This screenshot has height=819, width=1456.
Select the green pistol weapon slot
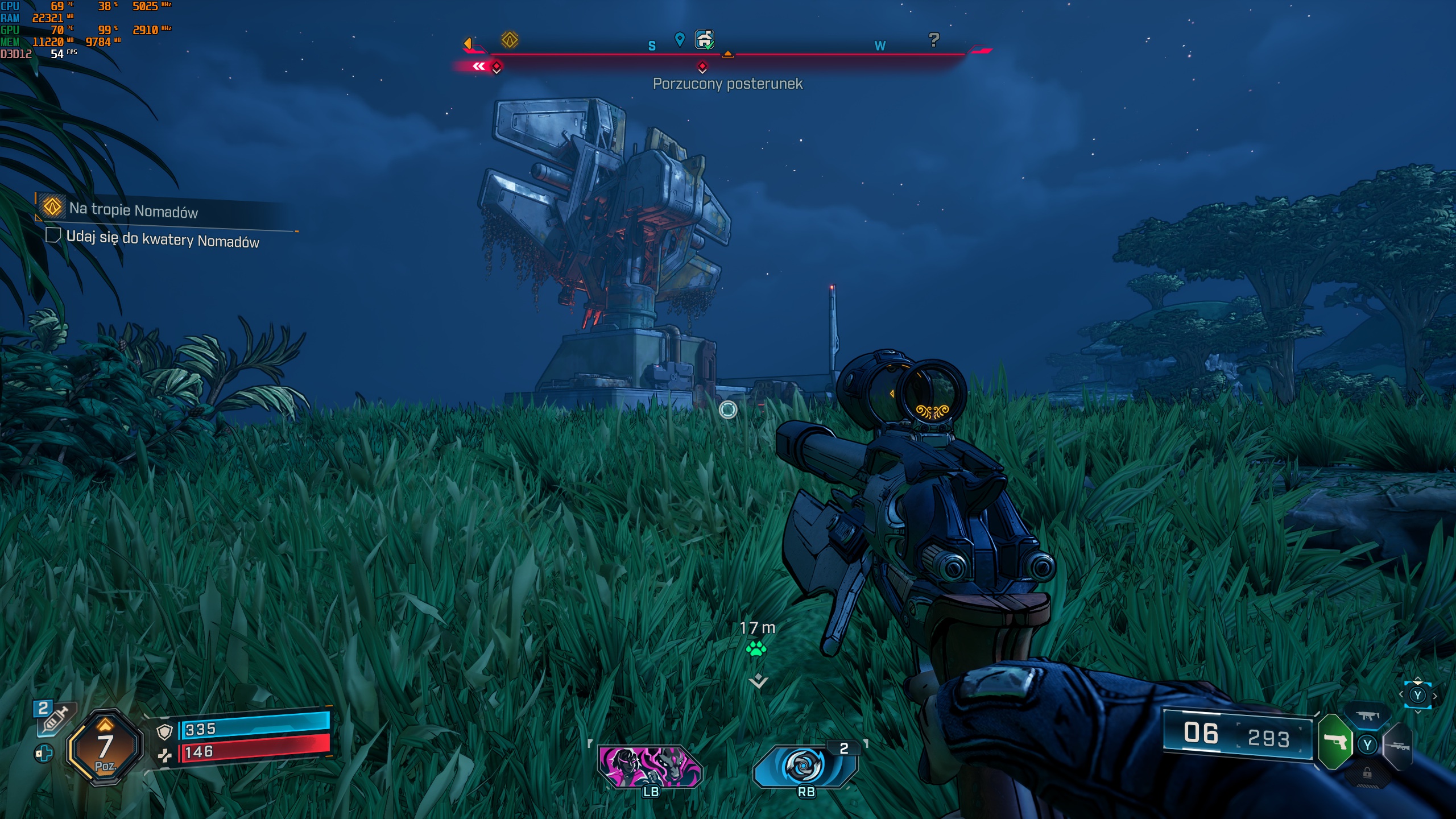tap(1334, 742)
